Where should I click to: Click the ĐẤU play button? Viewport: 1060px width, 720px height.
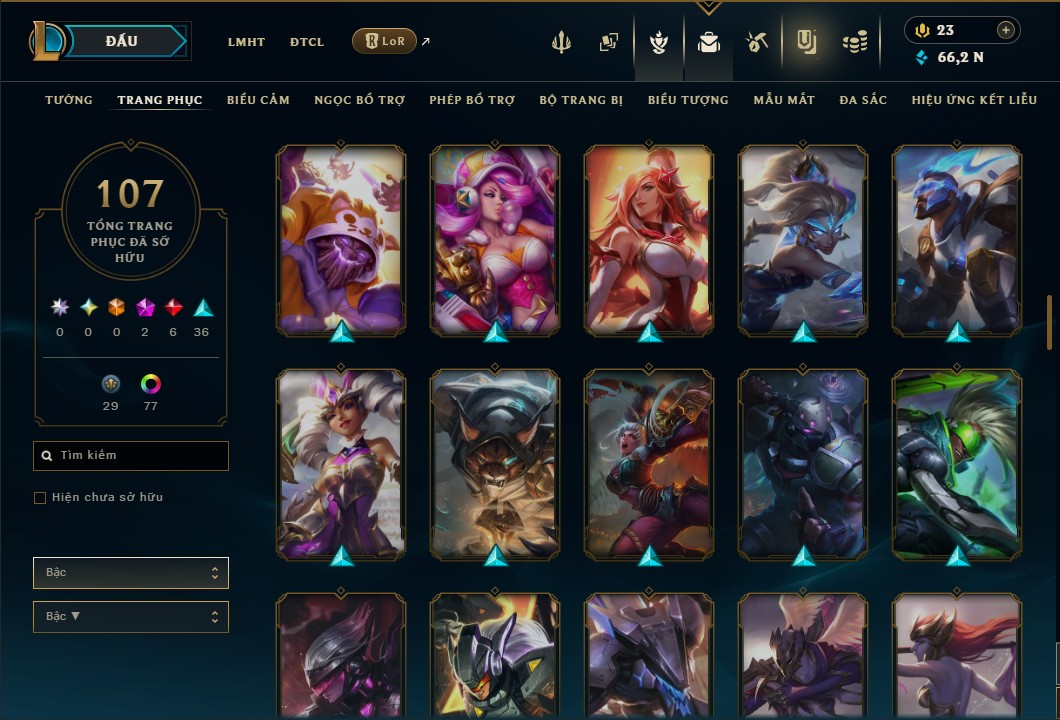tap(122, 41)
